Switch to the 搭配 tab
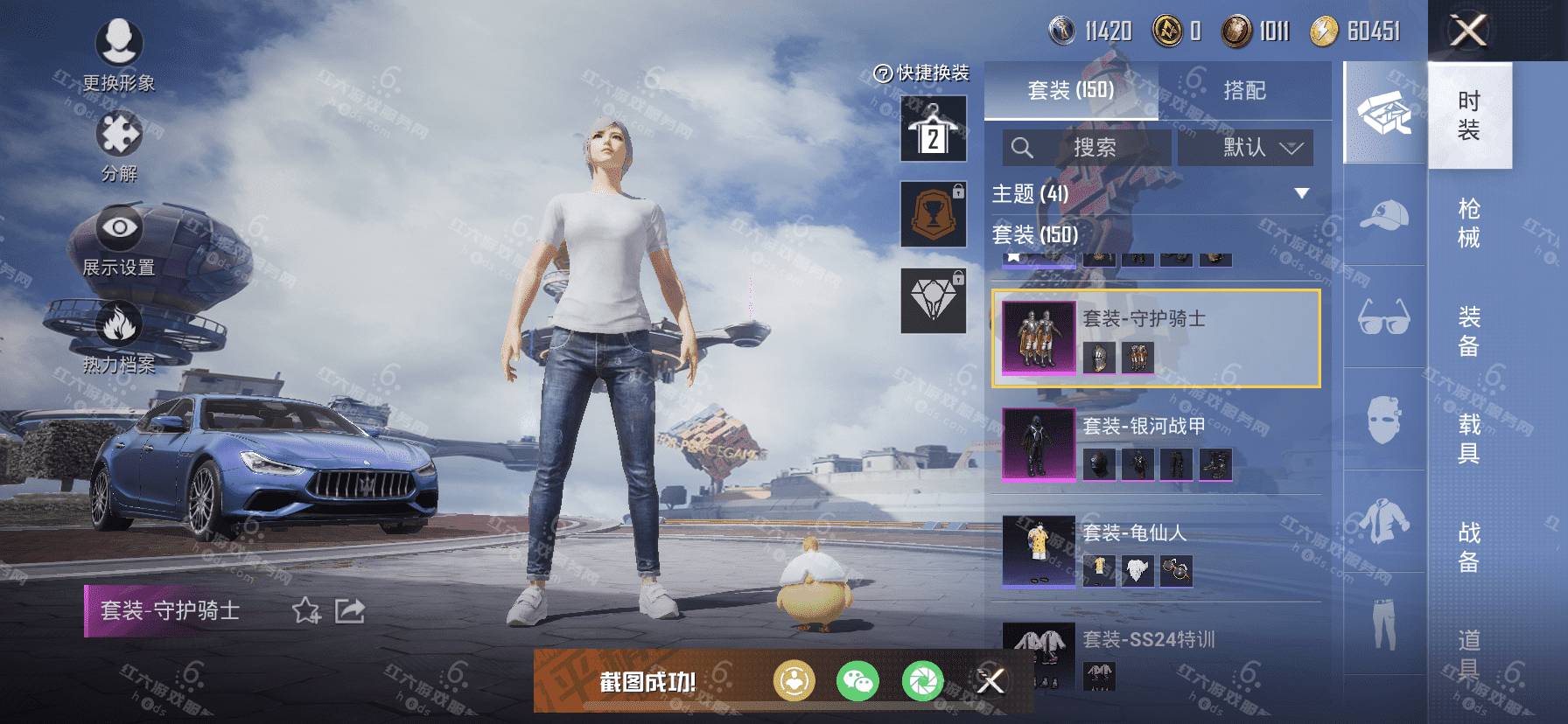This screenshot has width=1568, height=724. [x=1244, y=90]
